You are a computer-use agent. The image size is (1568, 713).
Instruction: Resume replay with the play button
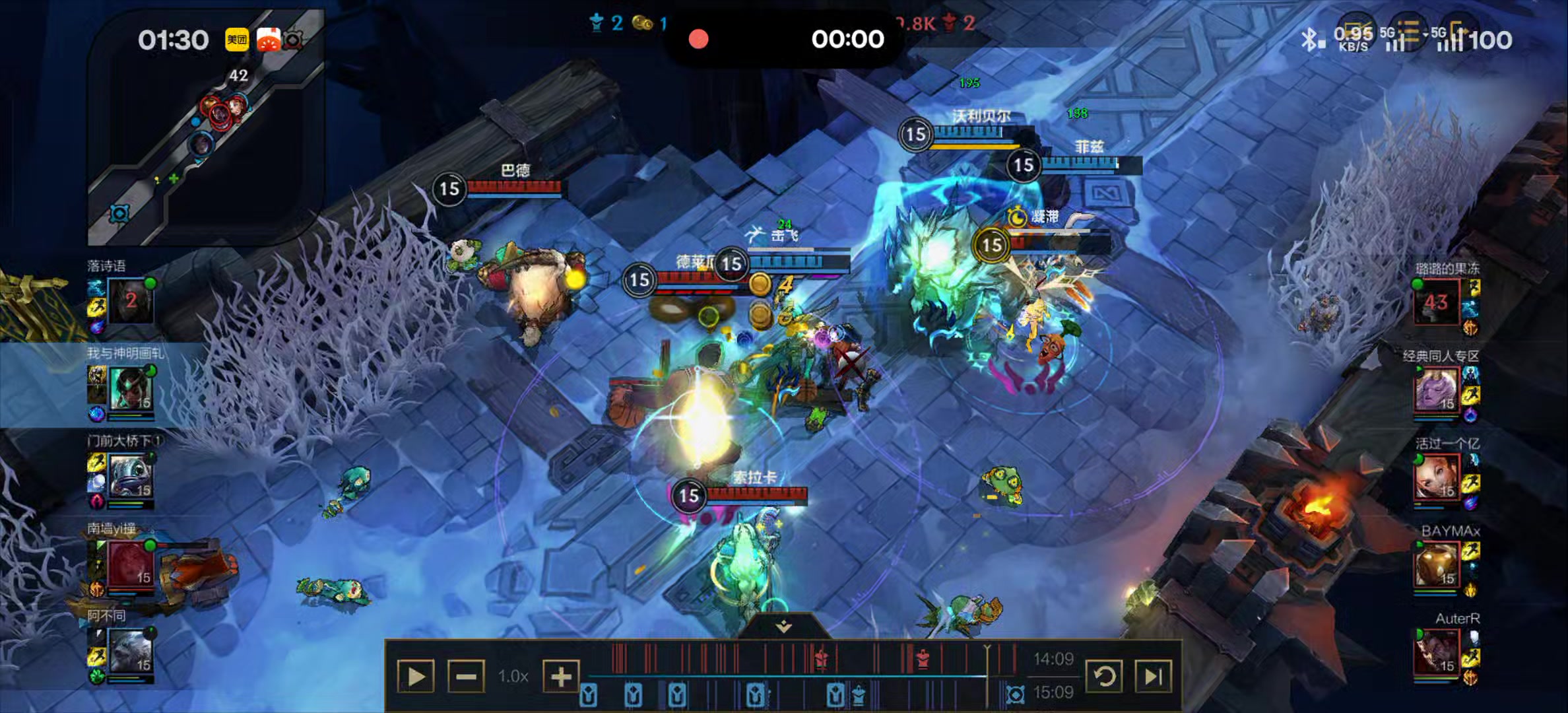[x=416, y=677]
